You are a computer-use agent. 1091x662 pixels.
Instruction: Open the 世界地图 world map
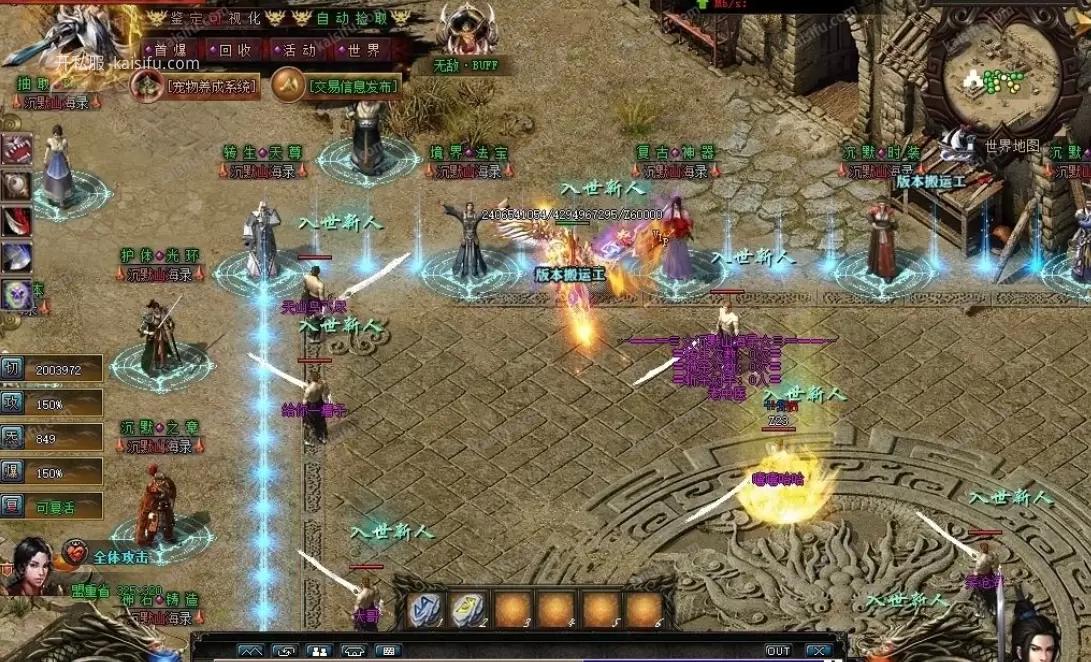[x=1011, y=146]
